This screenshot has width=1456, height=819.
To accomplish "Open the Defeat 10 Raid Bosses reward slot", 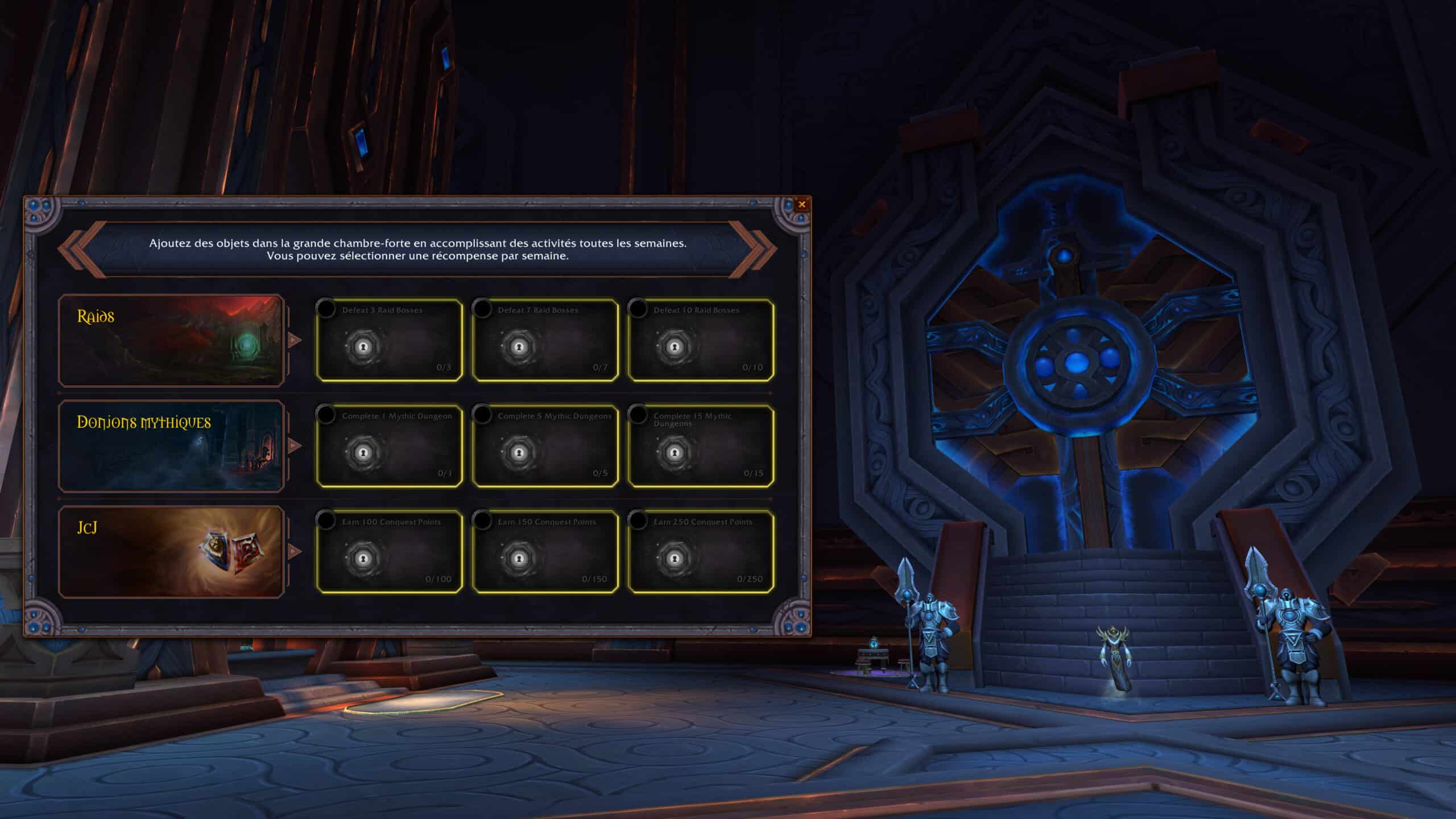I will (x=701, y=340).
